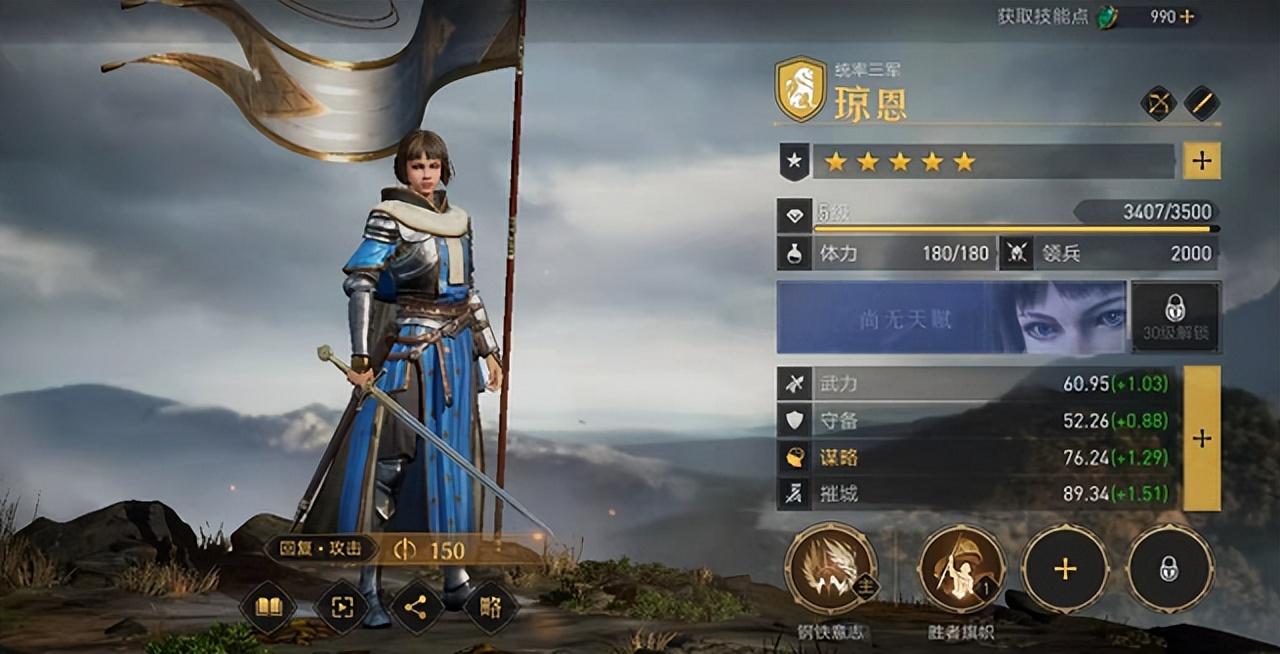
Task: Play the hero video preview icon
Action: [342, 607]
